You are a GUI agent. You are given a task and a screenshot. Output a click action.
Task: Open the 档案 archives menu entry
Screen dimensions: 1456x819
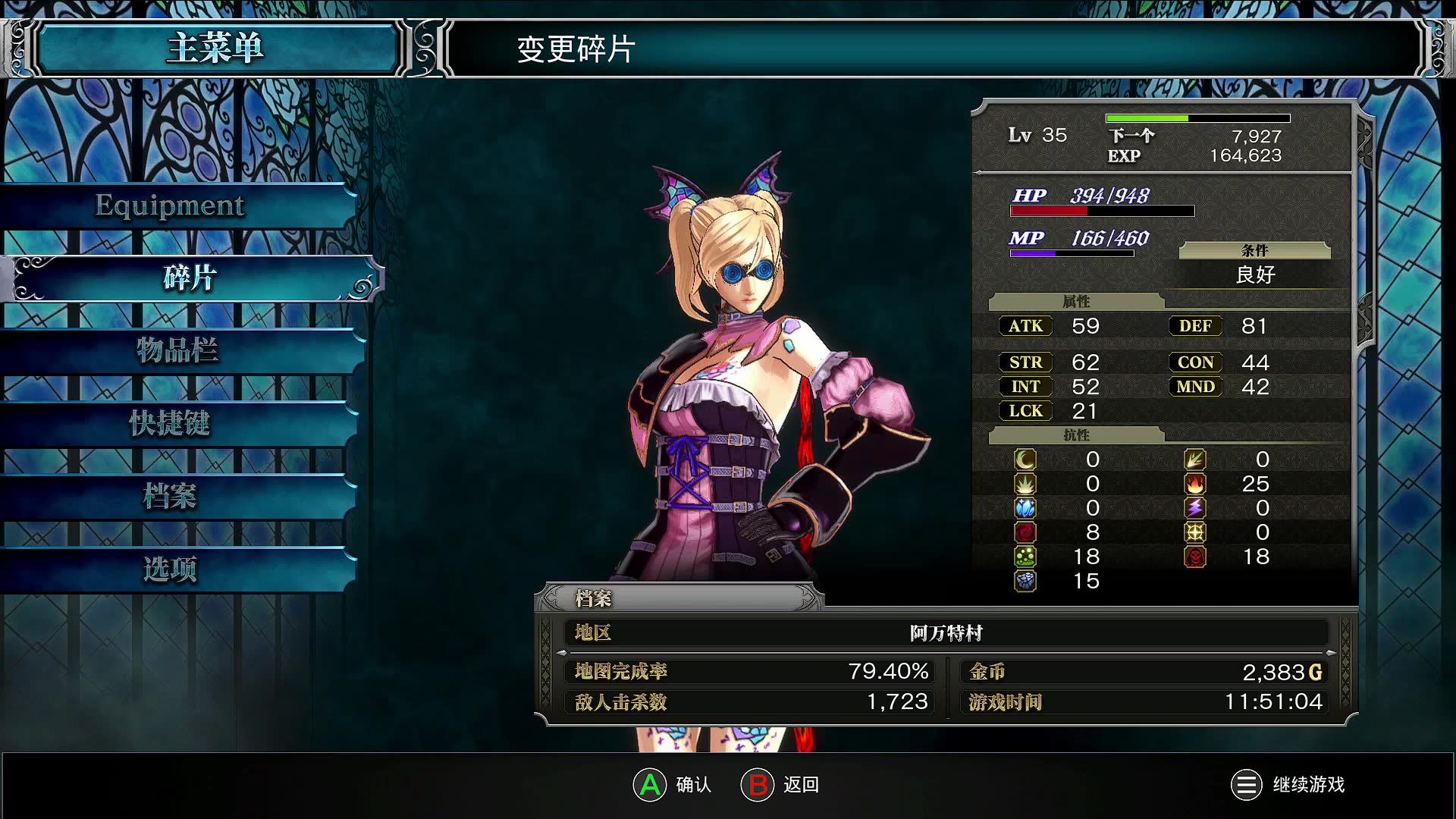170,496
